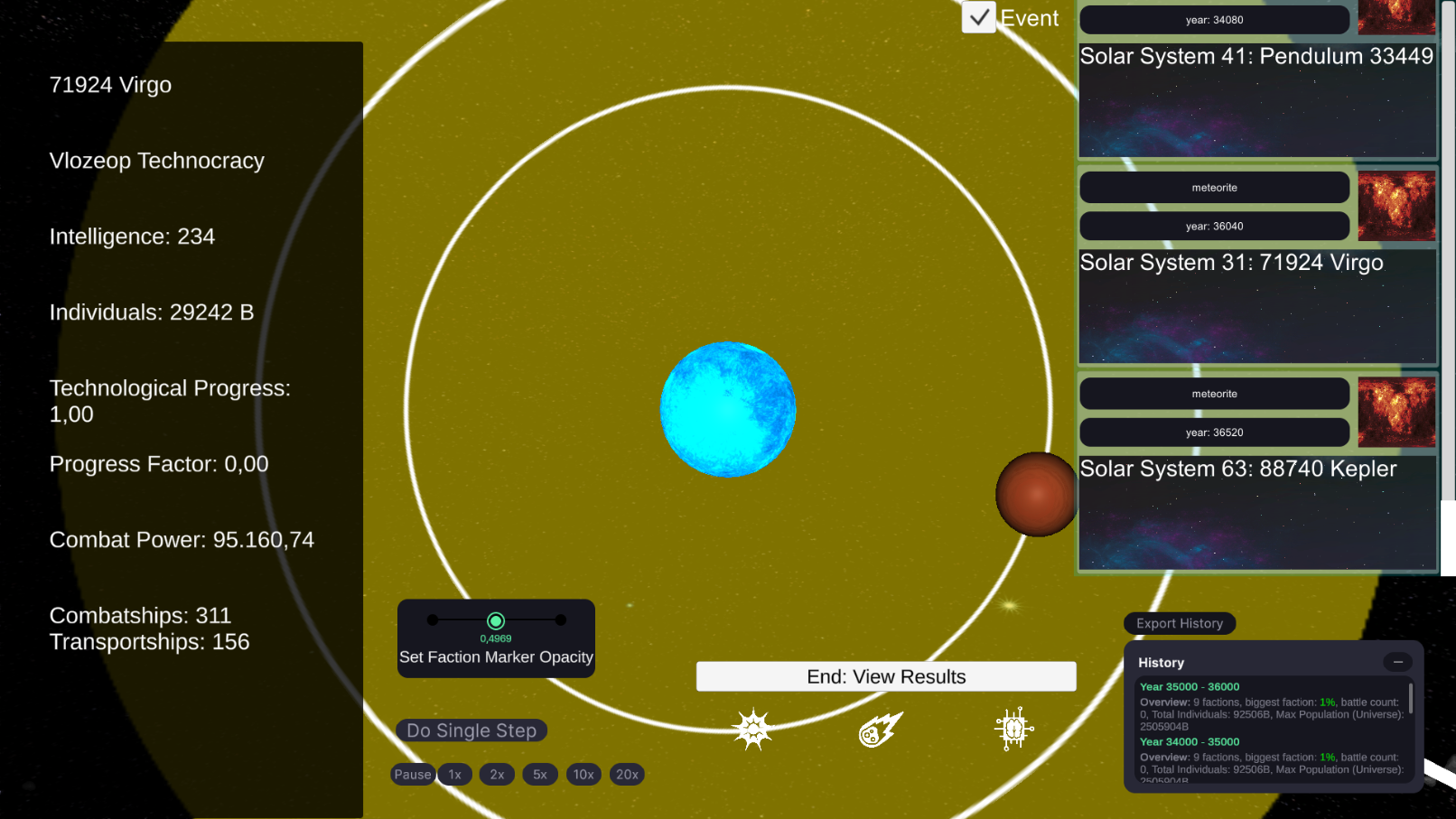Select 20x simulation speed
The width and height of the screenshot is (1456, 819).
[627, 775]
